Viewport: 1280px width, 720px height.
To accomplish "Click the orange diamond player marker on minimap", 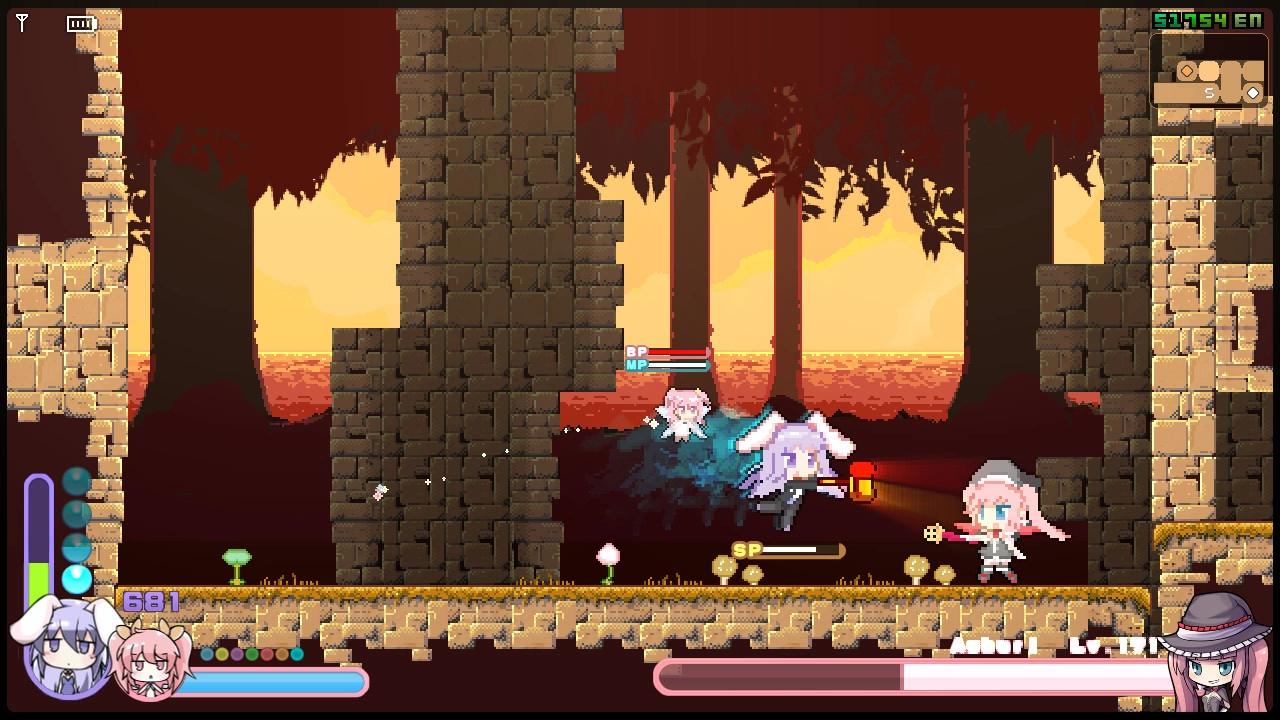I will coord(1187,70).
